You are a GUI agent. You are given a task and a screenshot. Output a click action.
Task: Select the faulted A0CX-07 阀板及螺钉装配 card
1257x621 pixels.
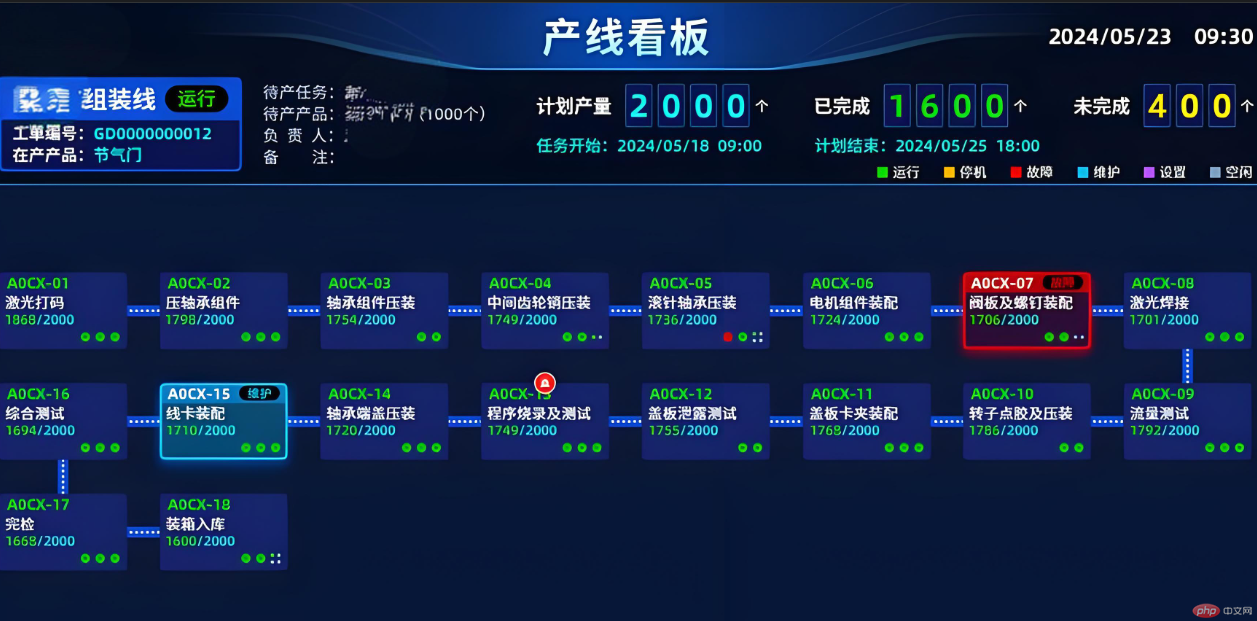(1026, 311)
